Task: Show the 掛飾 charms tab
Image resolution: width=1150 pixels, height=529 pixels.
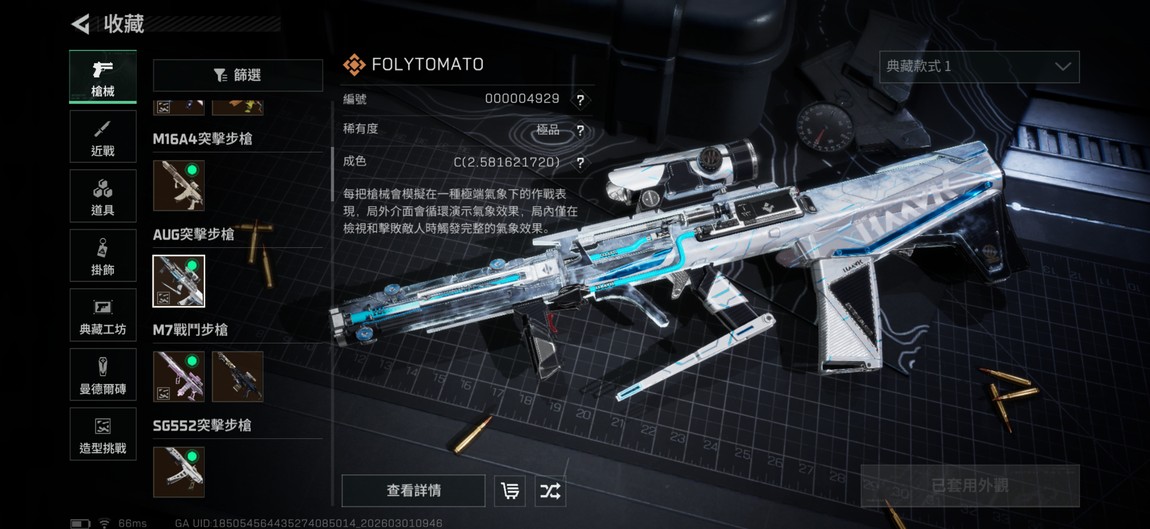Action: coord(103,256)
